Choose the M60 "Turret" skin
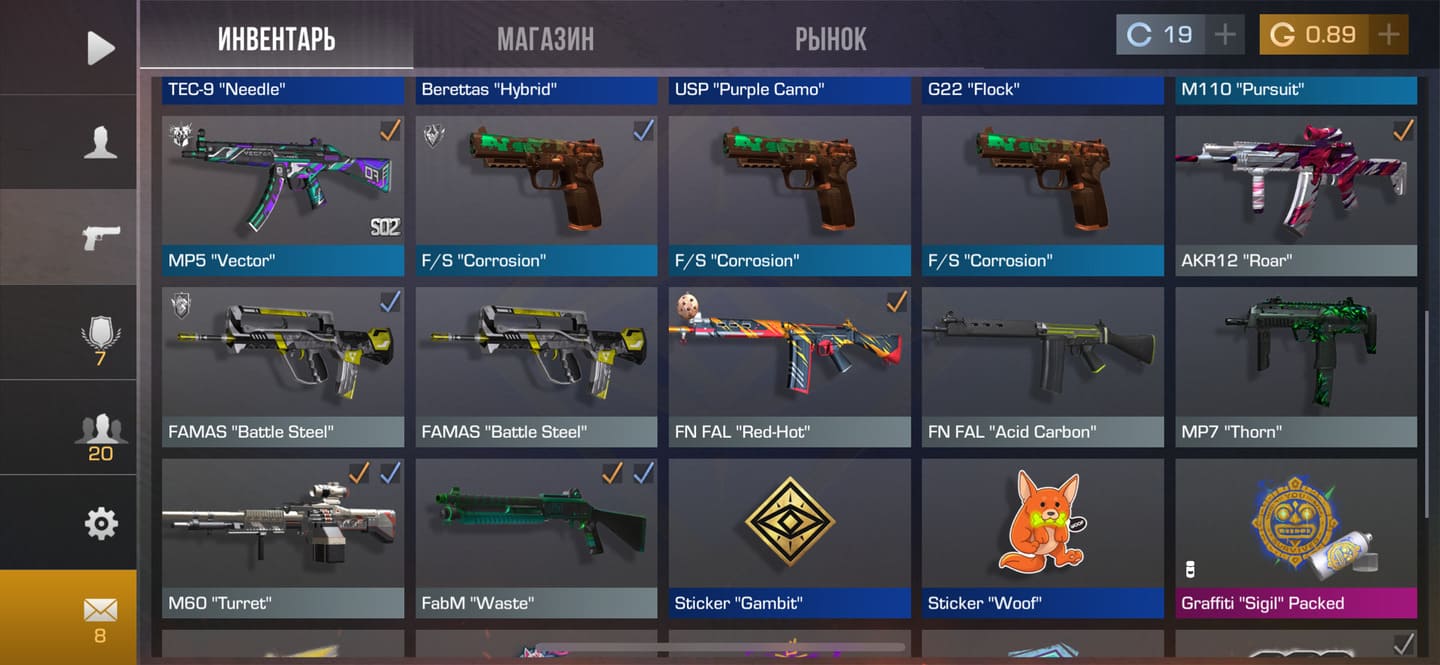Image resolution: width=1440 pixels, height=665 pixels. click(x=283, y=537)
